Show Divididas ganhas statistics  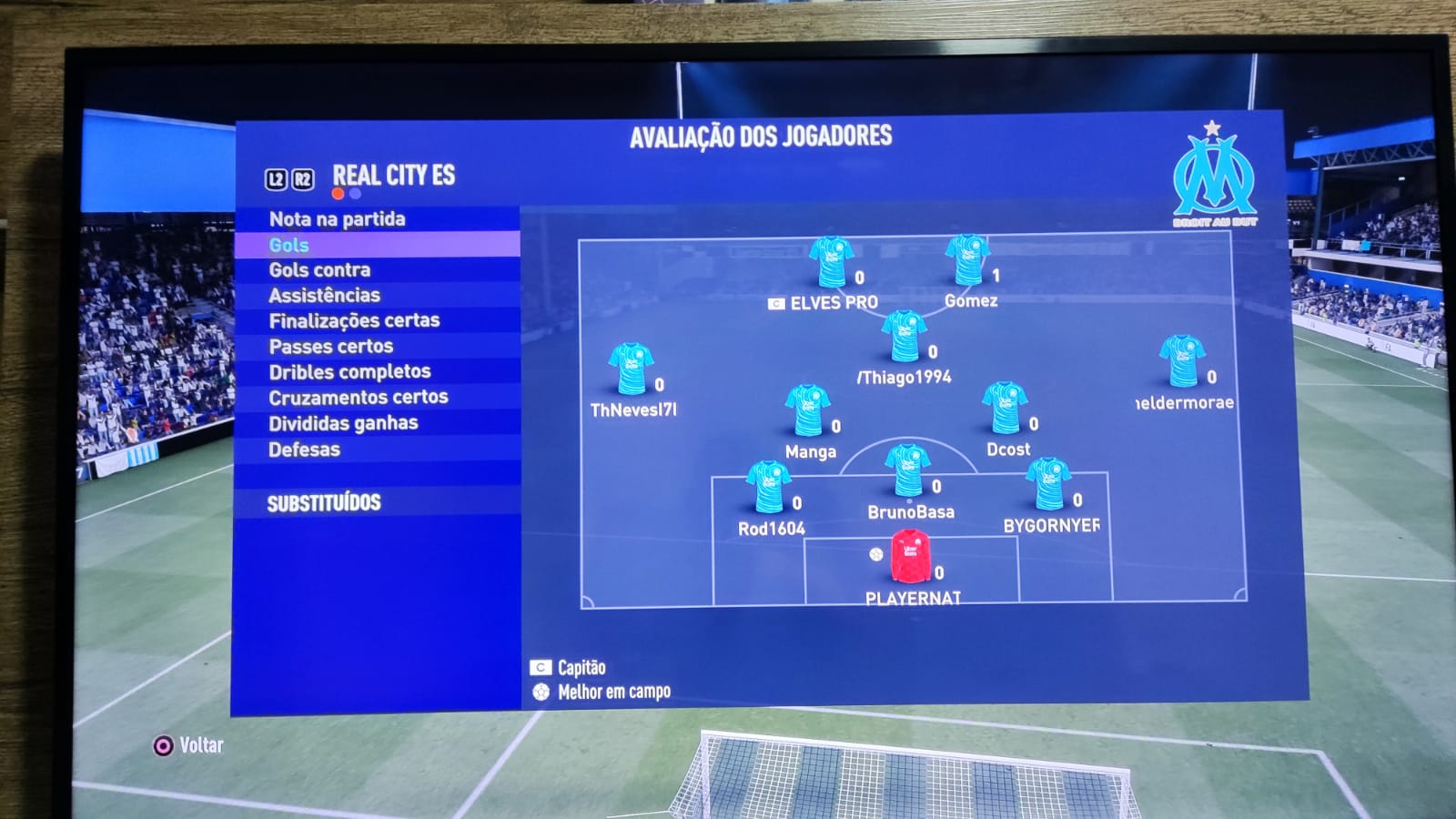343,423
